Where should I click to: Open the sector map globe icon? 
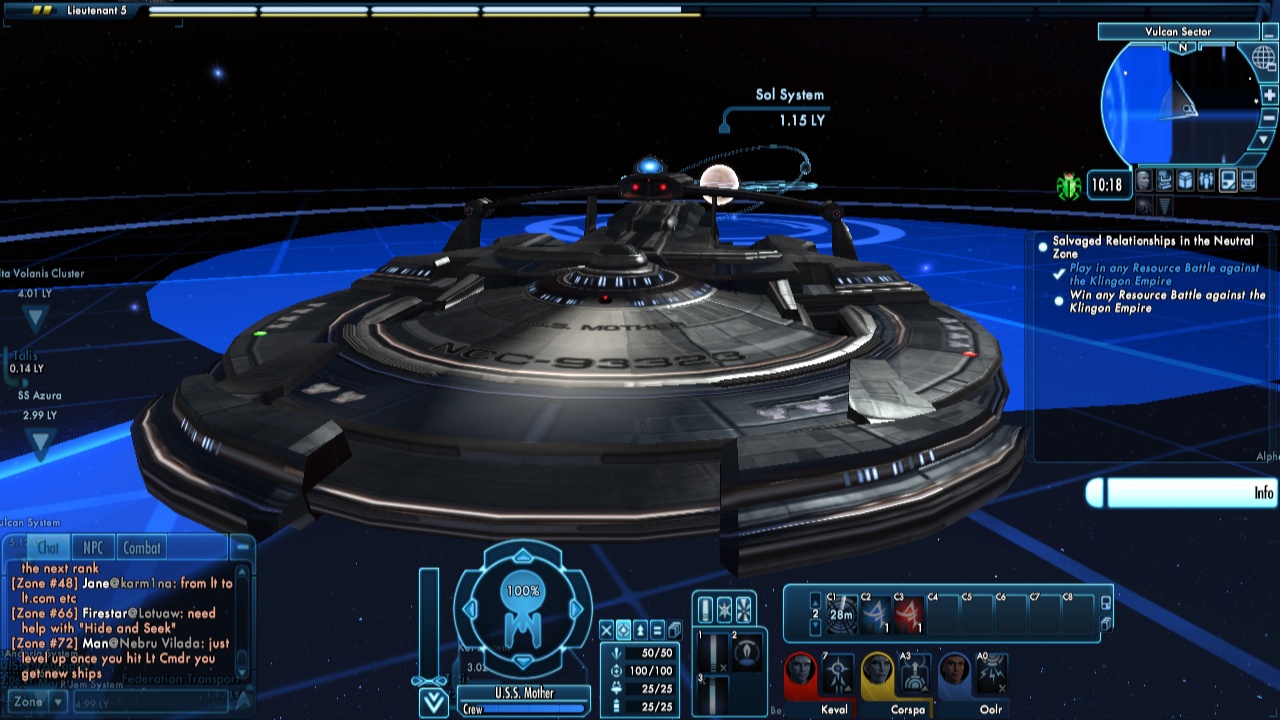coord(1263,58)
